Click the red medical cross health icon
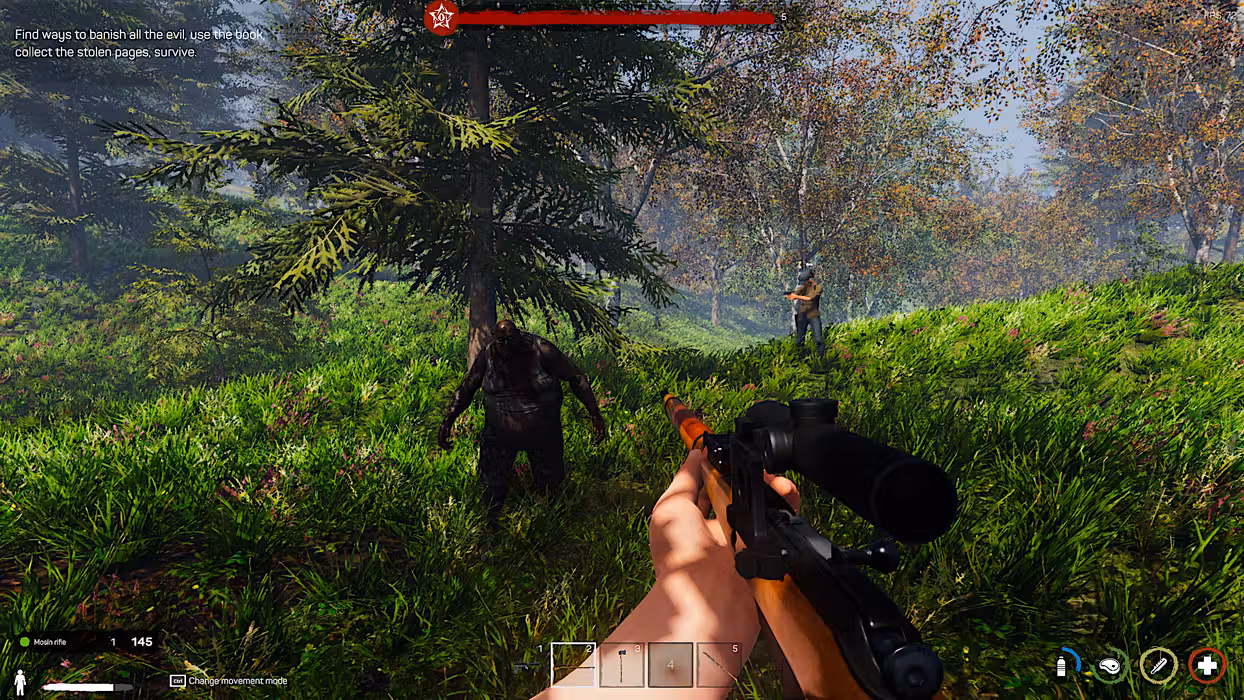Viewport: 1244px width, 700px height. pyautogui.click(x=1207, y=666)
